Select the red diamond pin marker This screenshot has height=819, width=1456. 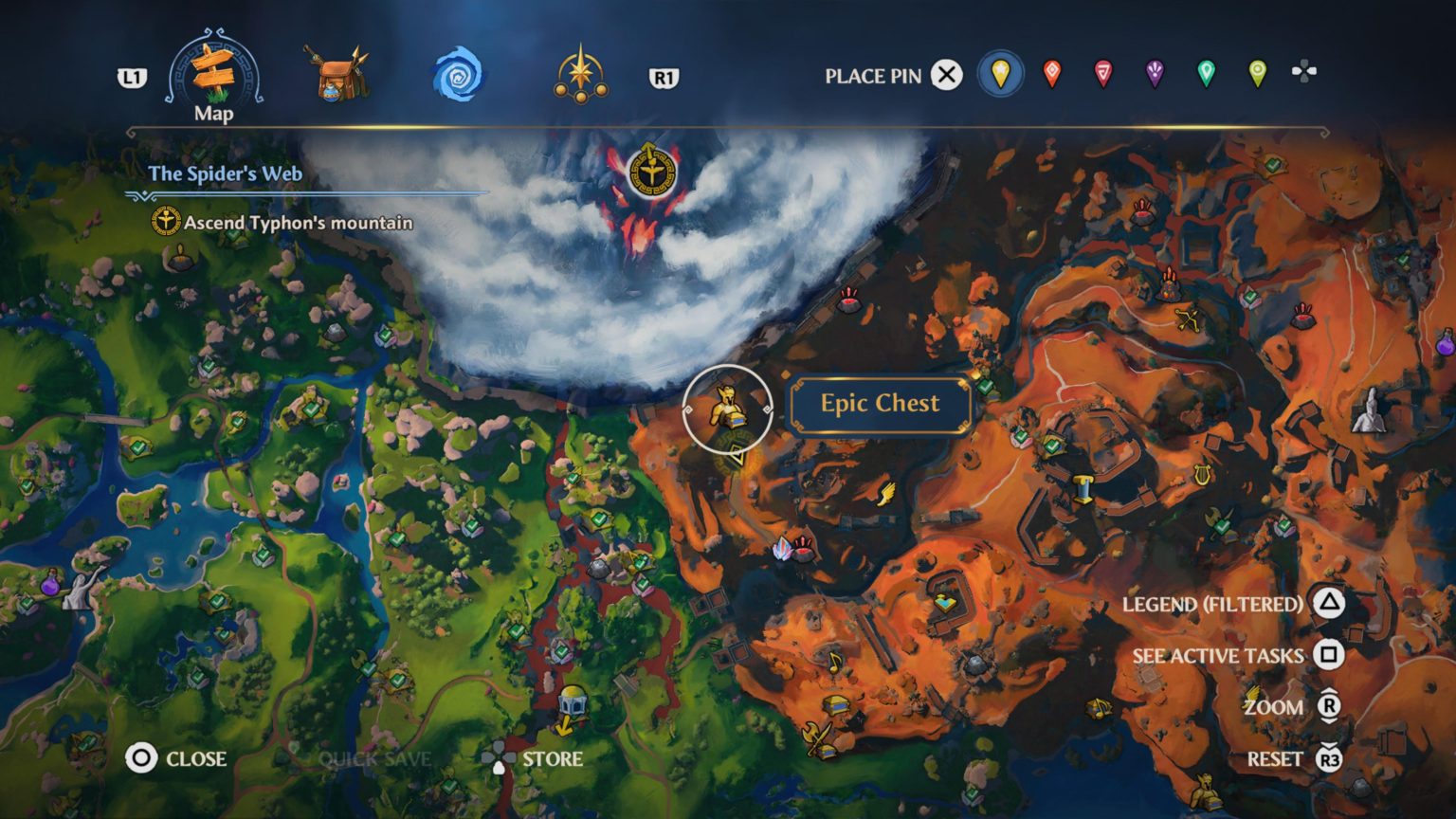tap(1051, 70)
